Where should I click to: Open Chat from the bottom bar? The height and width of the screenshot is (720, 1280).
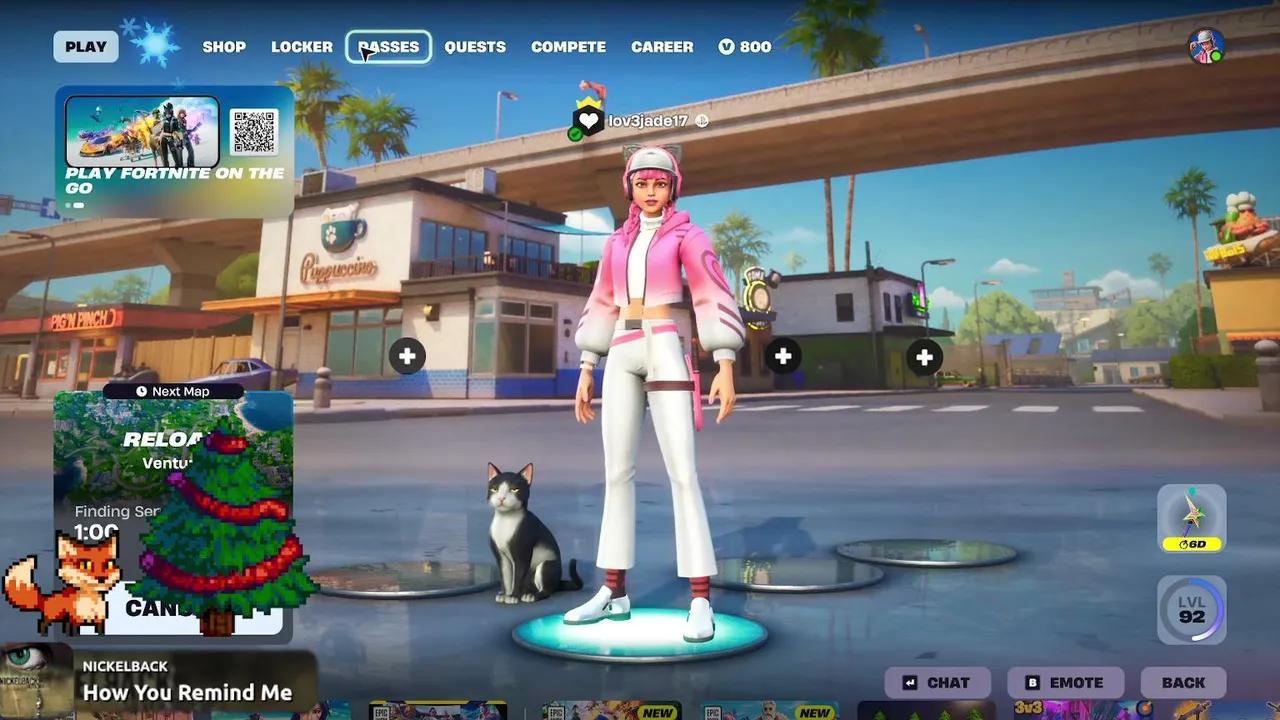click(x=938, y=682)
